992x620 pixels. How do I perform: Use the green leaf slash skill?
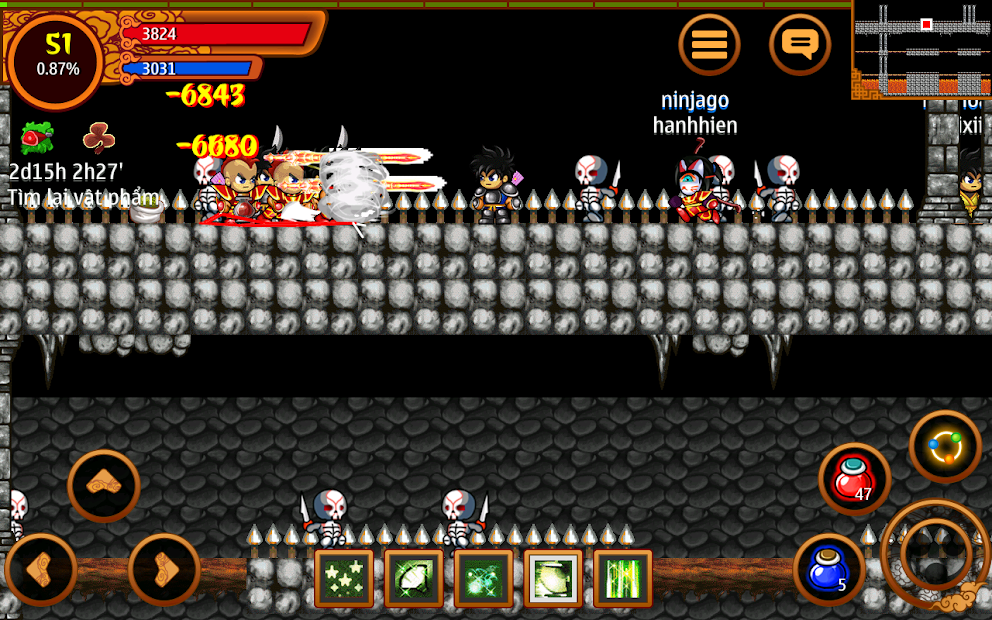(414, 578)
